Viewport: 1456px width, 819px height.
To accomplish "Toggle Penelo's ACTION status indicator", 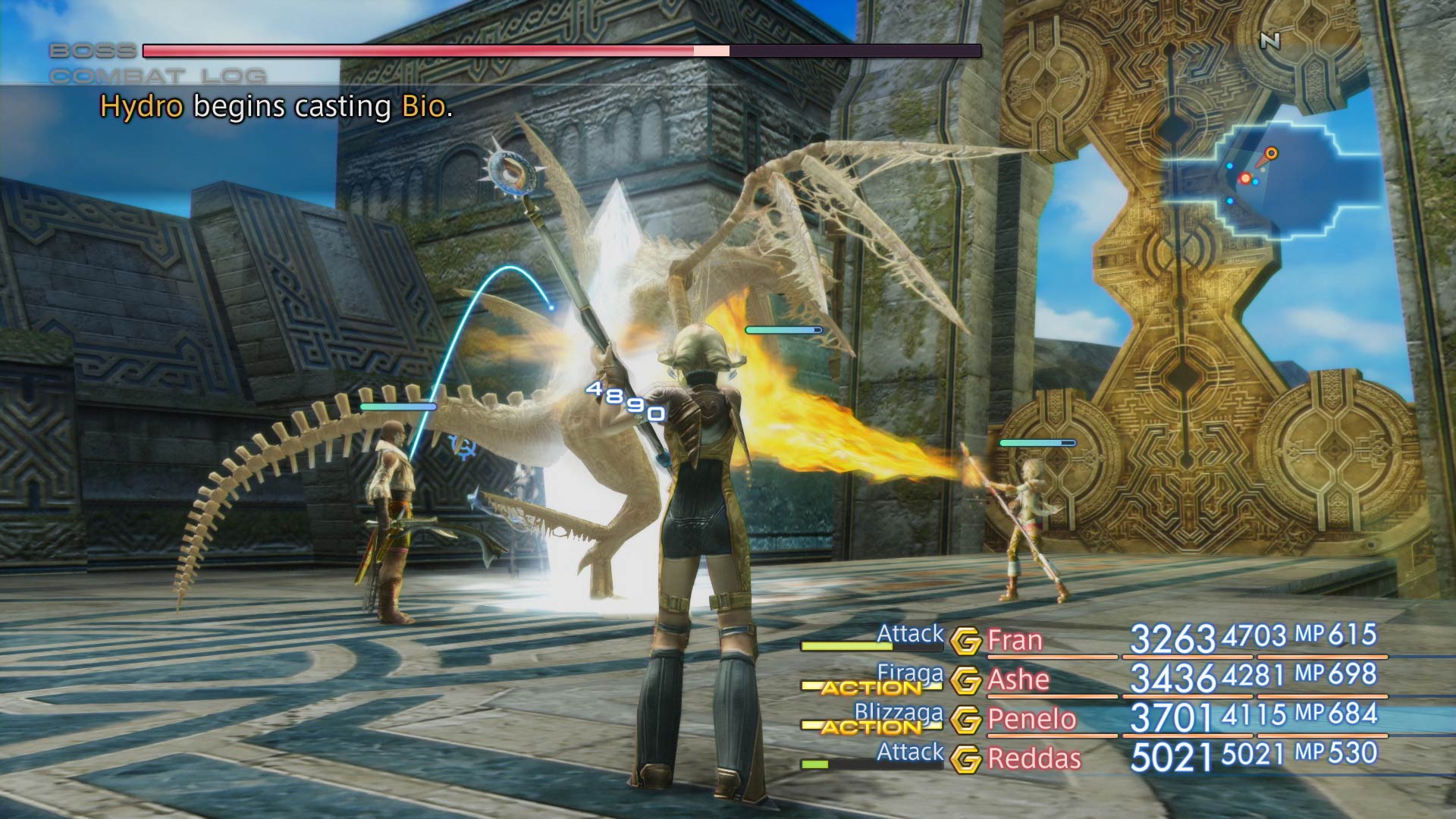I will tap(871, 727).
